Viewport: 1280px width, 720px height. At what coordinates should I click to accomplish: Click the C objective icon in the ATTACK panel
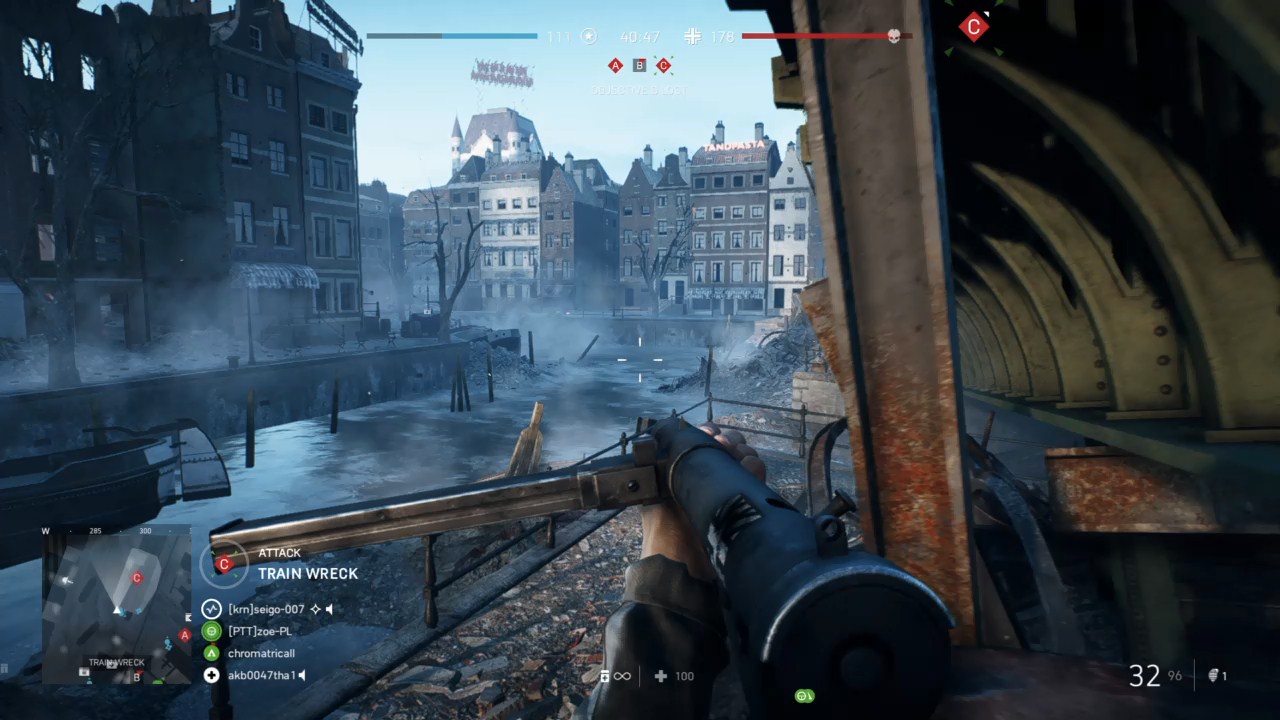tap(225, 564)
